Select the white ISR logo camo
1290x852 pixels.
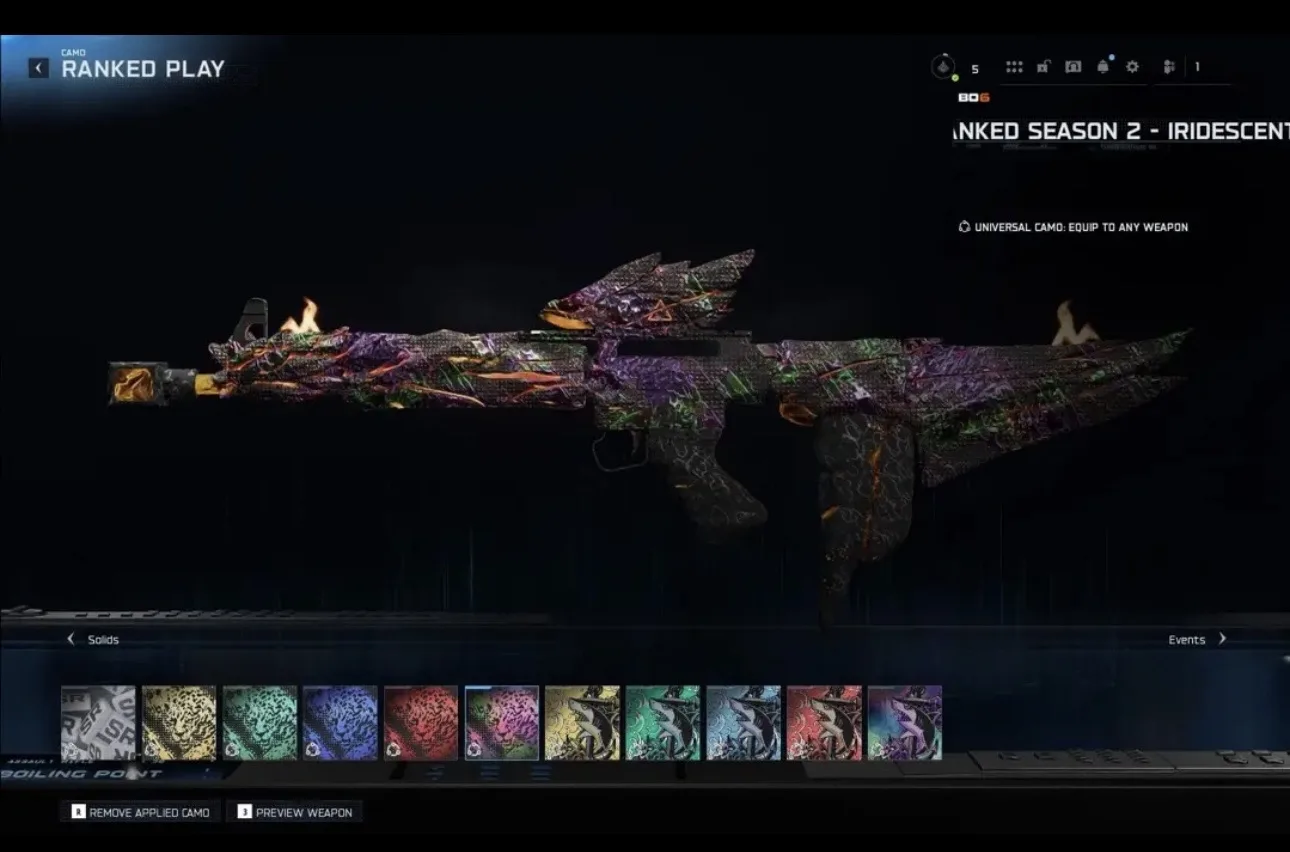98,722
